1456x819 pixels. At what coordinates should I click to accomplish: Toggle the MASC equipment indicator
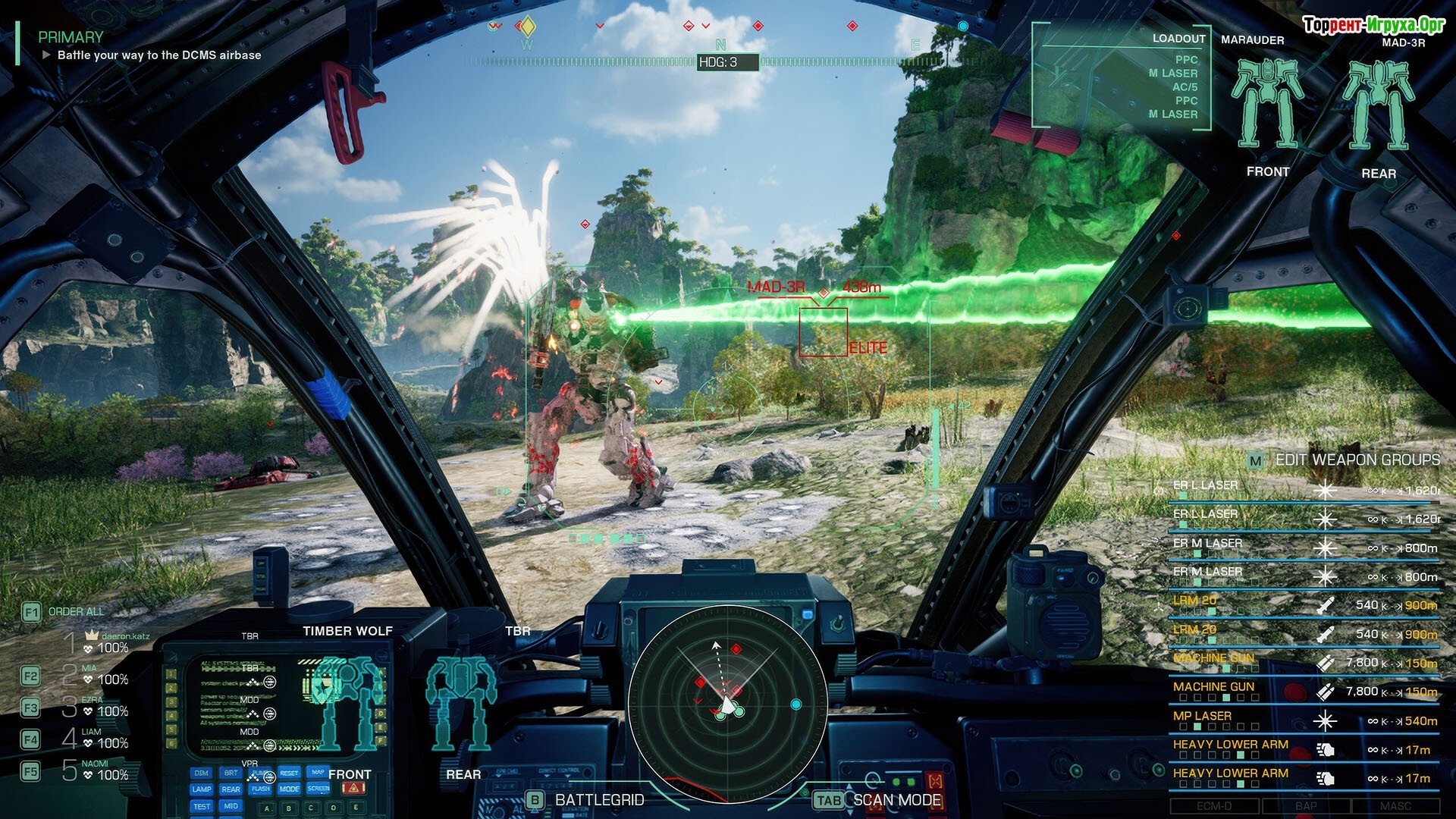click(x=1395, y=806)
